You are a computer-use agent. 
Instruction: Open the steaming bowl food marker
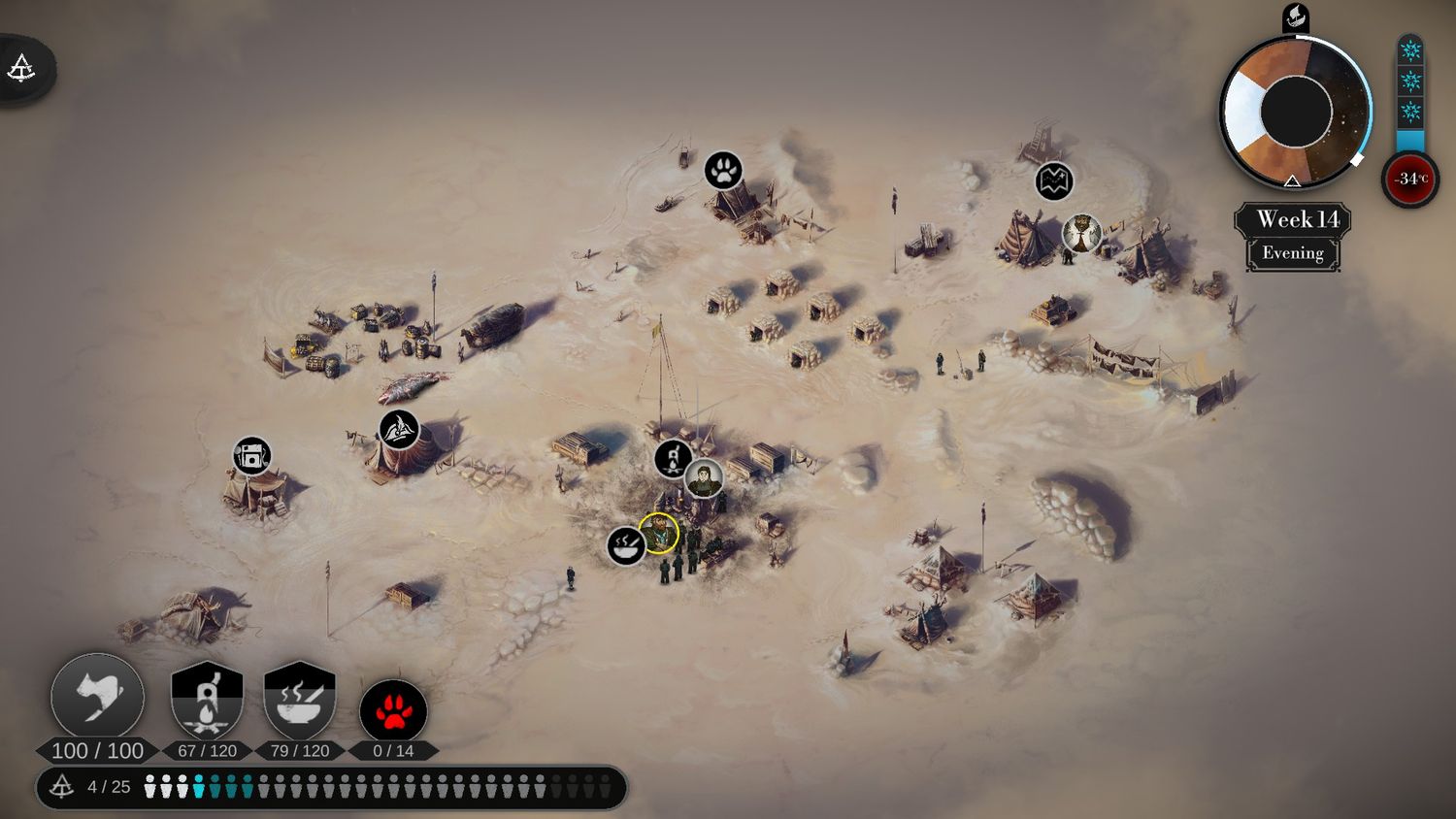pos(626,545)
